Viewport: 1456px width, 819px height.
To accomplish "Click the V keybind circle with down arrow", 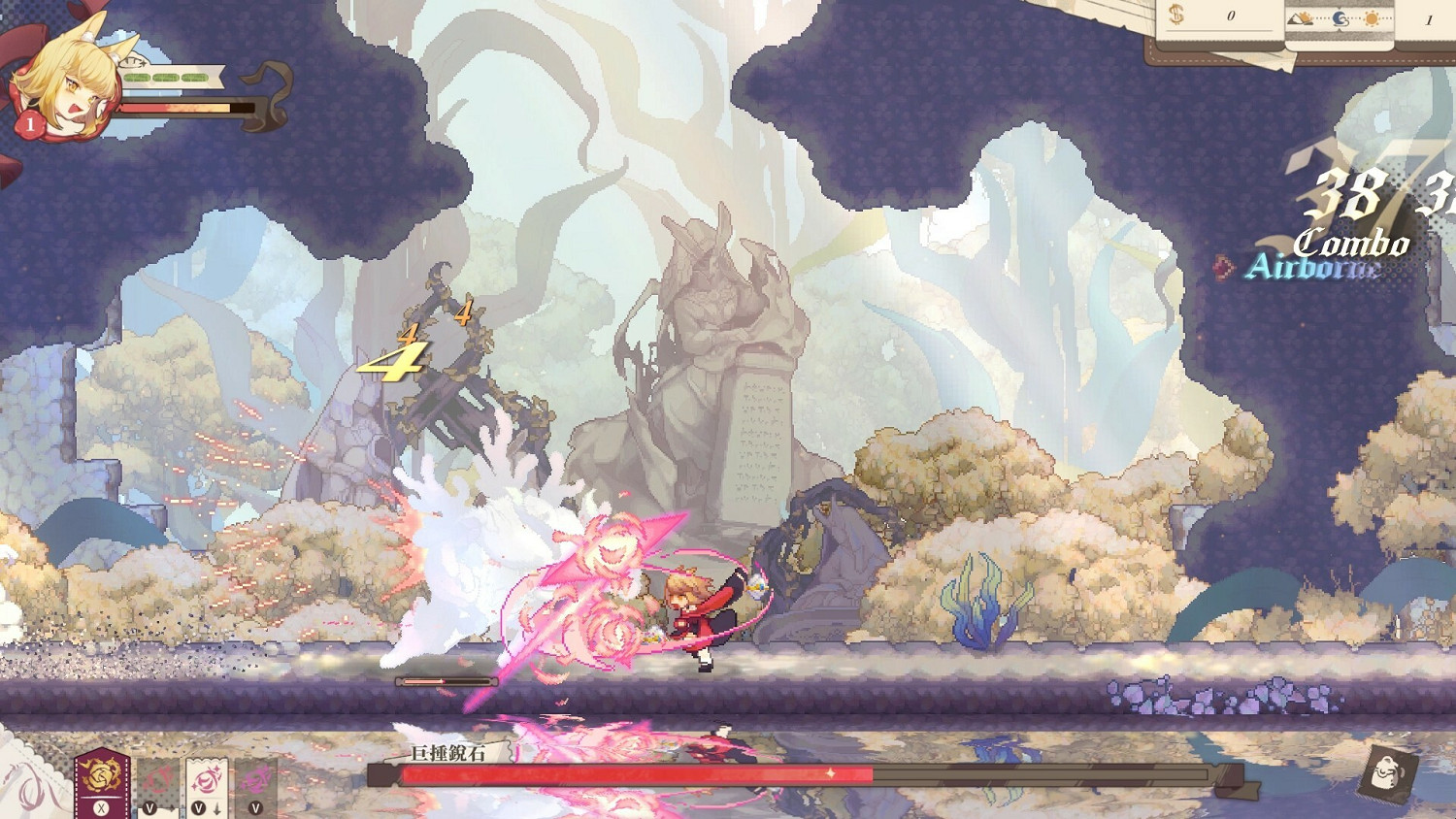I will pyautogui.click(x=198, y=807).
